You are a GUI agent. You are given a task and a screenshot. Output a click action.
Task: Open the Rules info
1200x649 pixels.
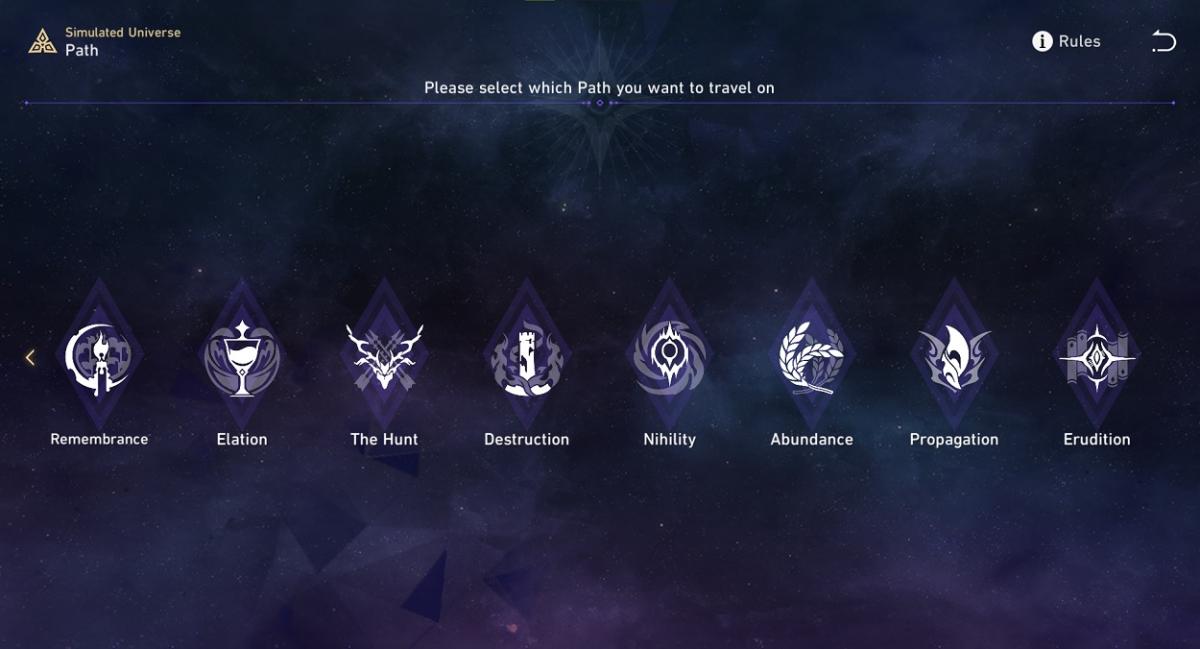coord(1066,41)
